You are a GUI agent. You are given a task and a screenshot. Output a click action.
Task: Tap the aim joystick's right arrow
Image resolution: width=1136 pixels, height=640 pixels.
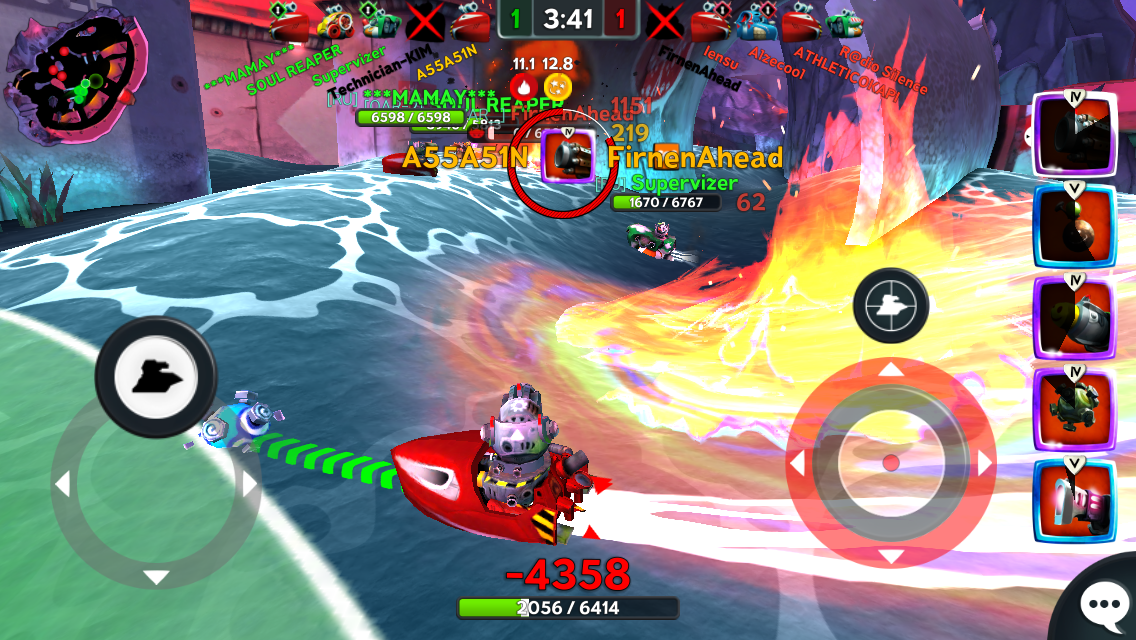(985, 464)
